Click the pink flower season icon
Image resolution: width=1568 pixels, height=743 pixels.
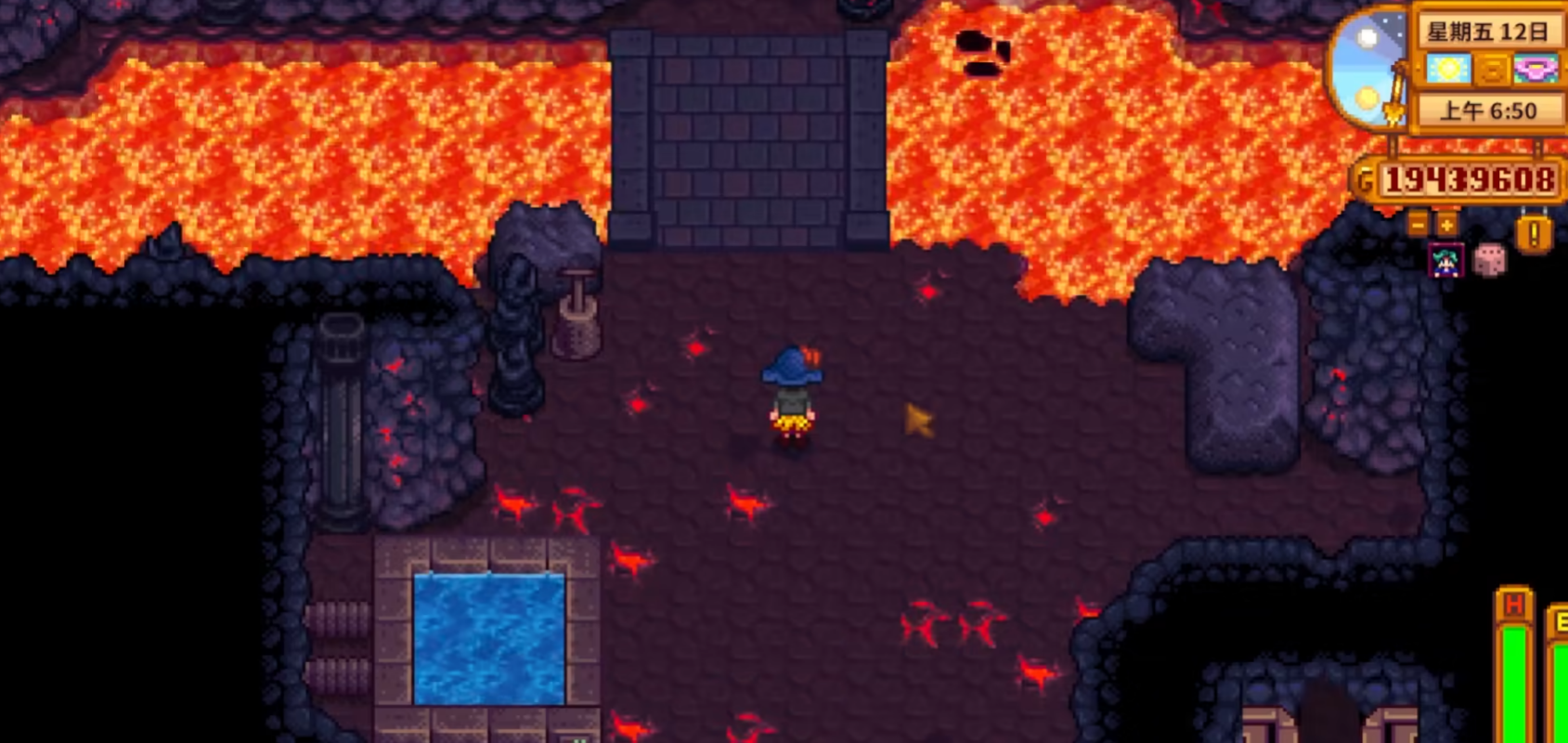click(1536, 70)
